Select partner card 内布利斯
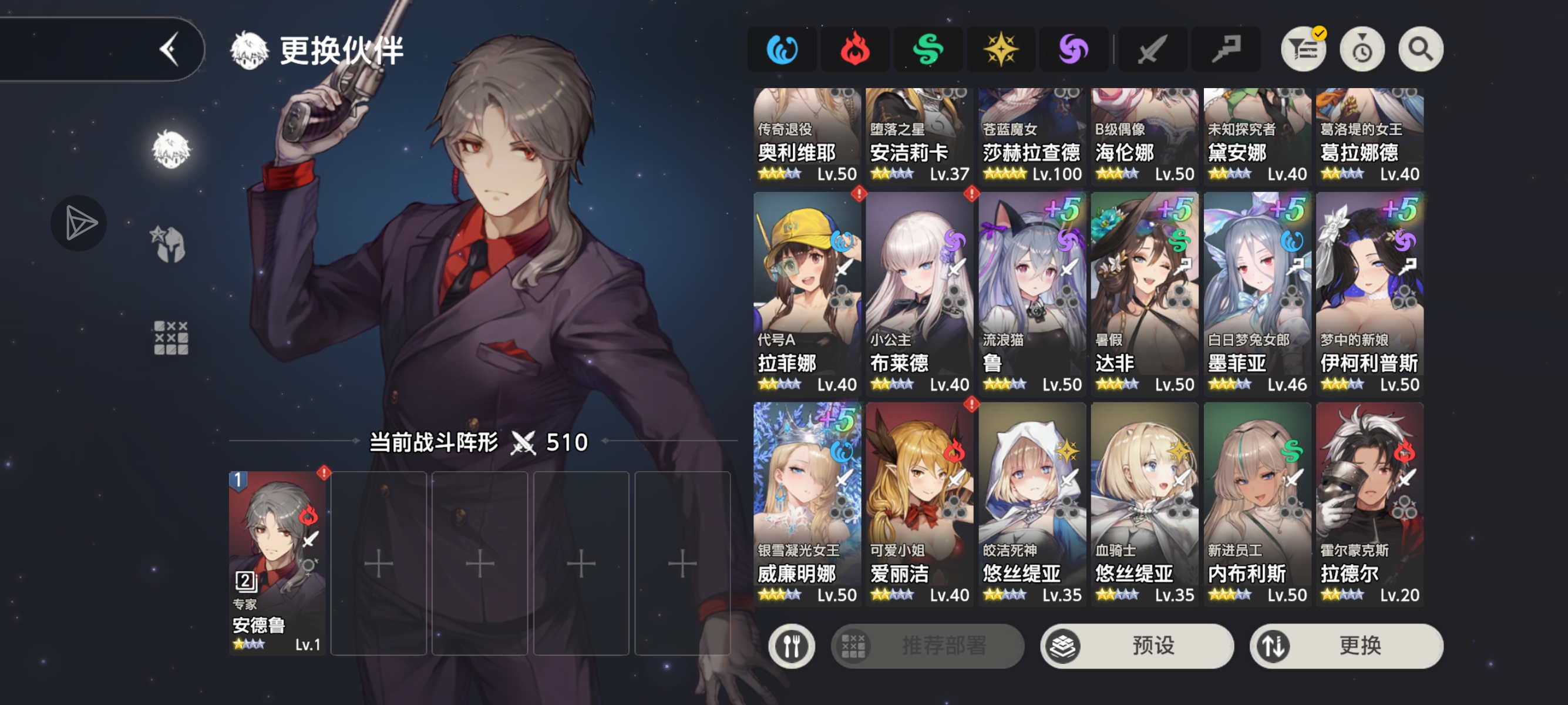Screen dimensions: 1568x705 coord(1257,503)
